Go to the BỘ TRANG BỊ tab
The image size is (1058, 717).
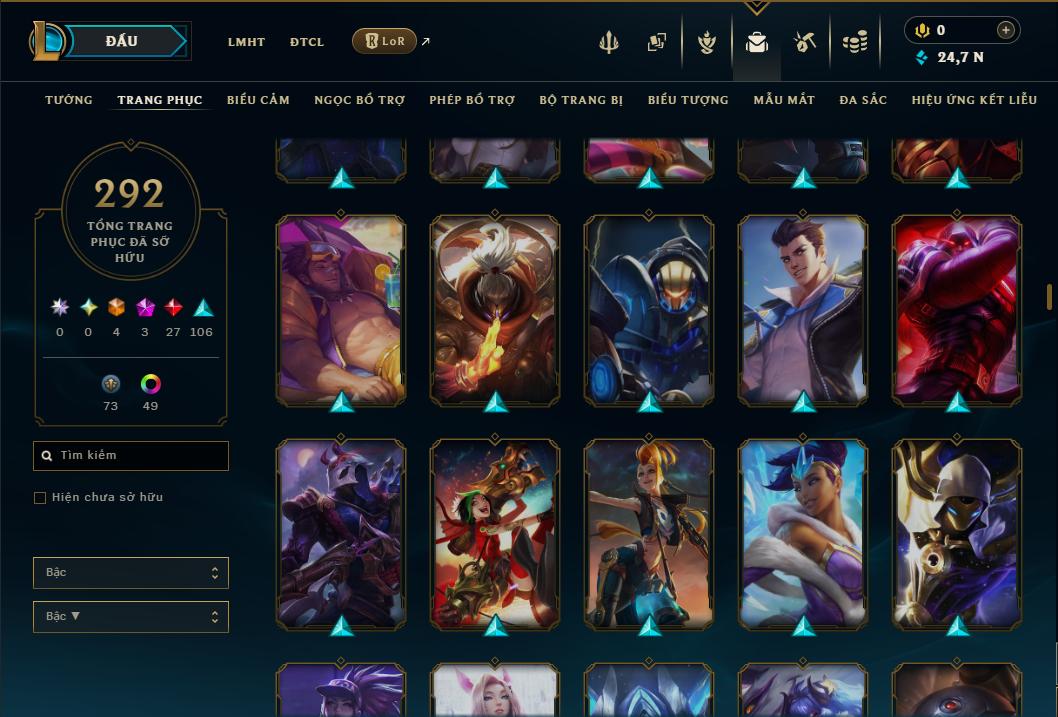pyautogui.click(x=581, y=100)
